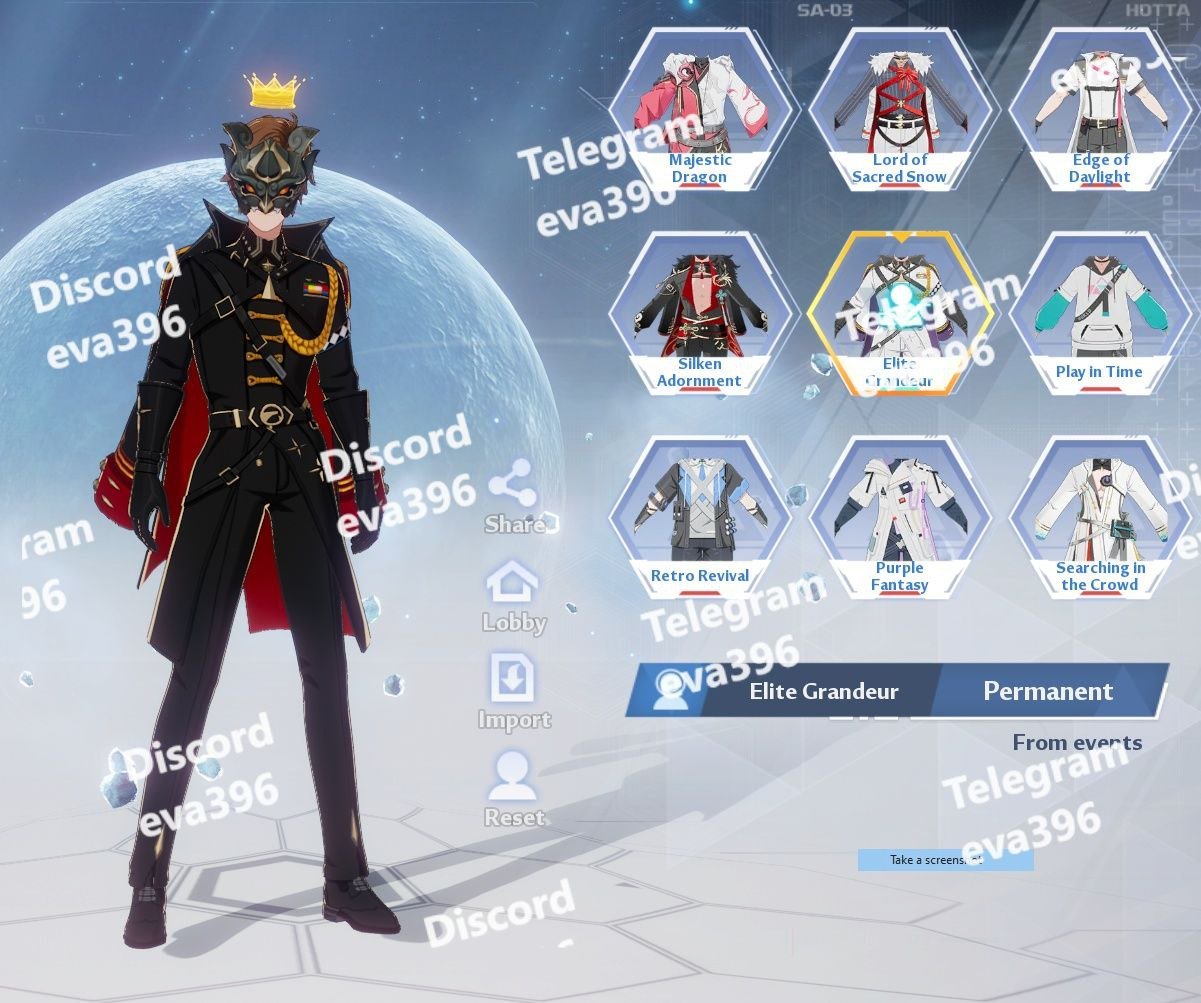Select the Majestic Dragon outfit

700,108
